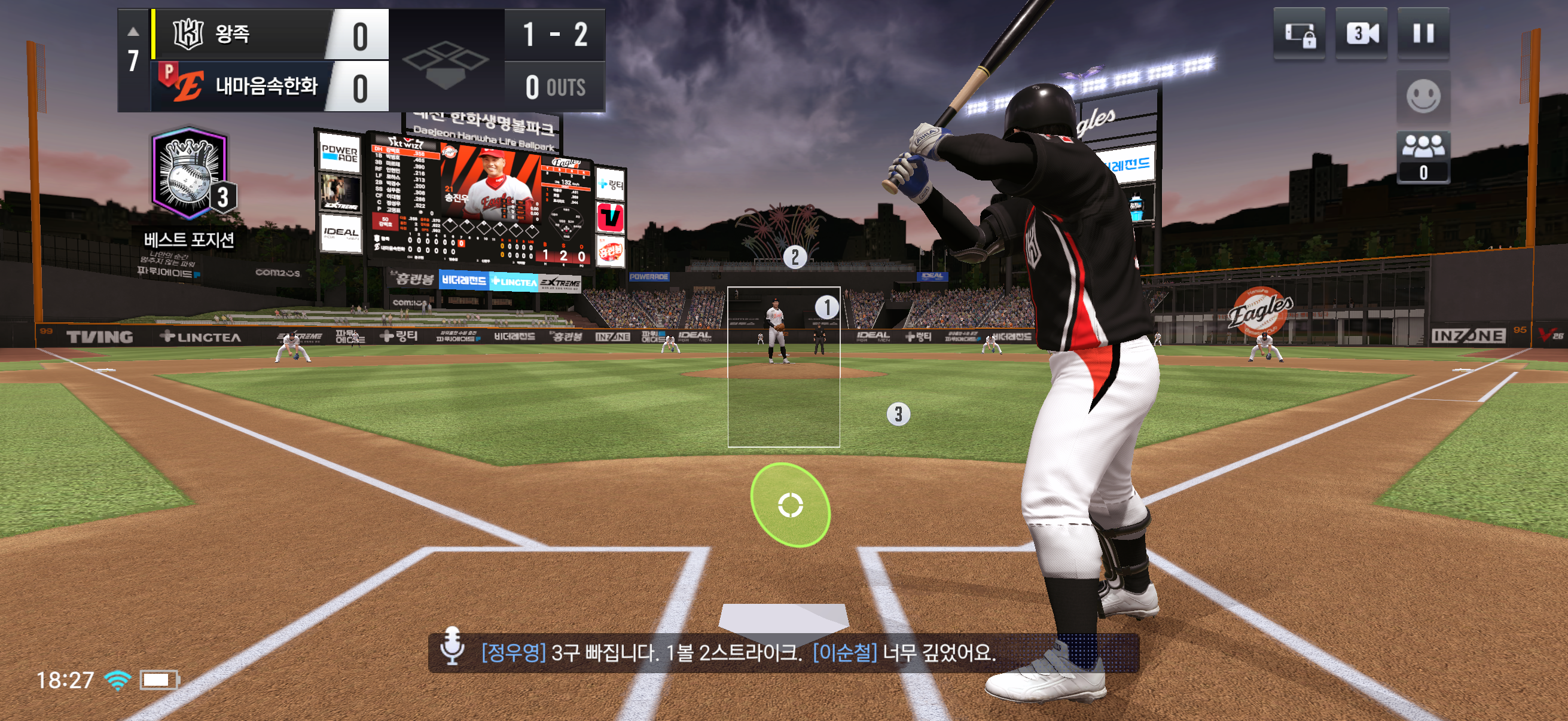Change the camera view with the camera icon
This screenshot has height=721, width=1568.
1361,33
